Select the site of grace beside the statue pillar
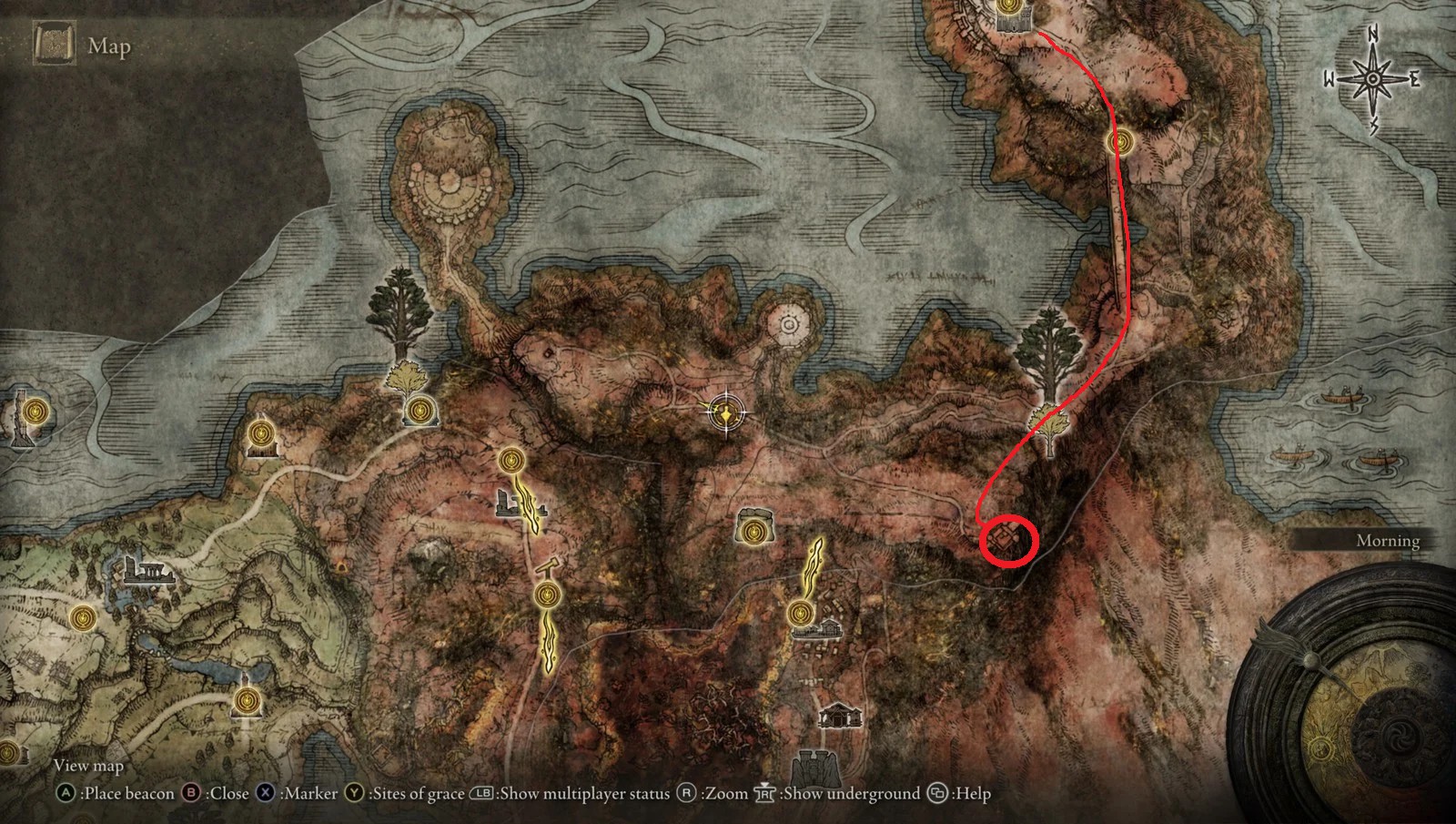The width and height of the screenshot is (1456, 824). pyautogui.click(x=35, y=412)
